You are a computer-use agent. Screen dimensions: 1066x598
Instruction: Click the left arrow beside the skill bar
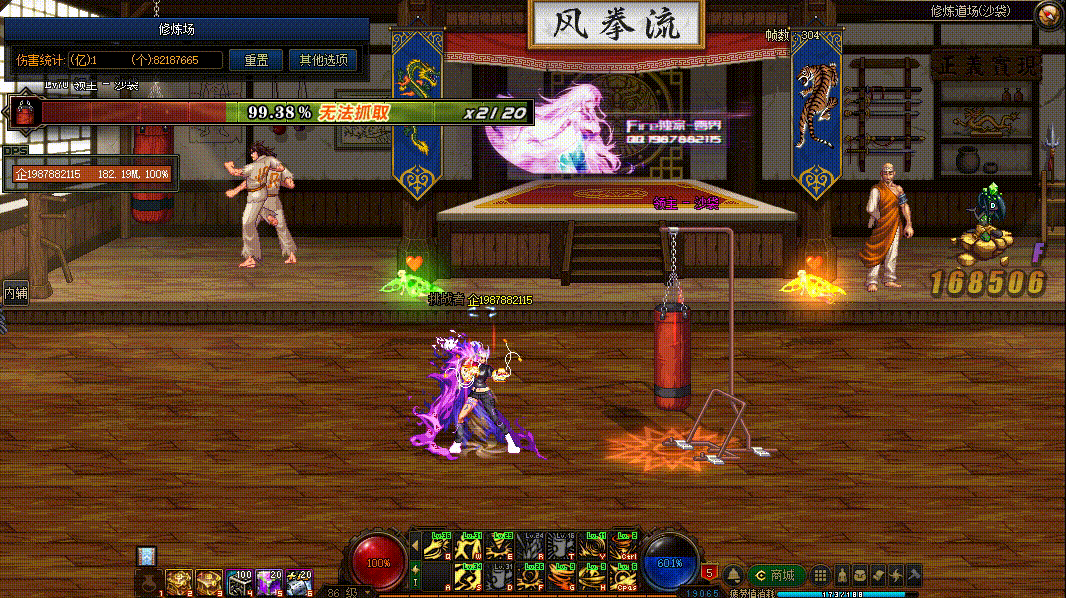coord(415,545)
